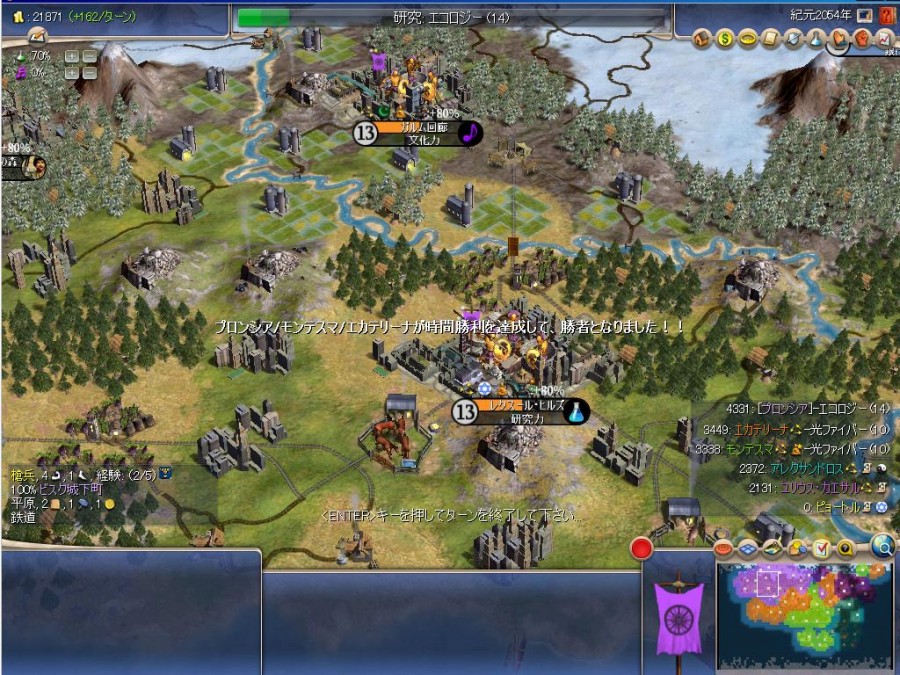900x675 pixels.
Task: Increase the culture rate percentage
Action: tap(72, 73)
